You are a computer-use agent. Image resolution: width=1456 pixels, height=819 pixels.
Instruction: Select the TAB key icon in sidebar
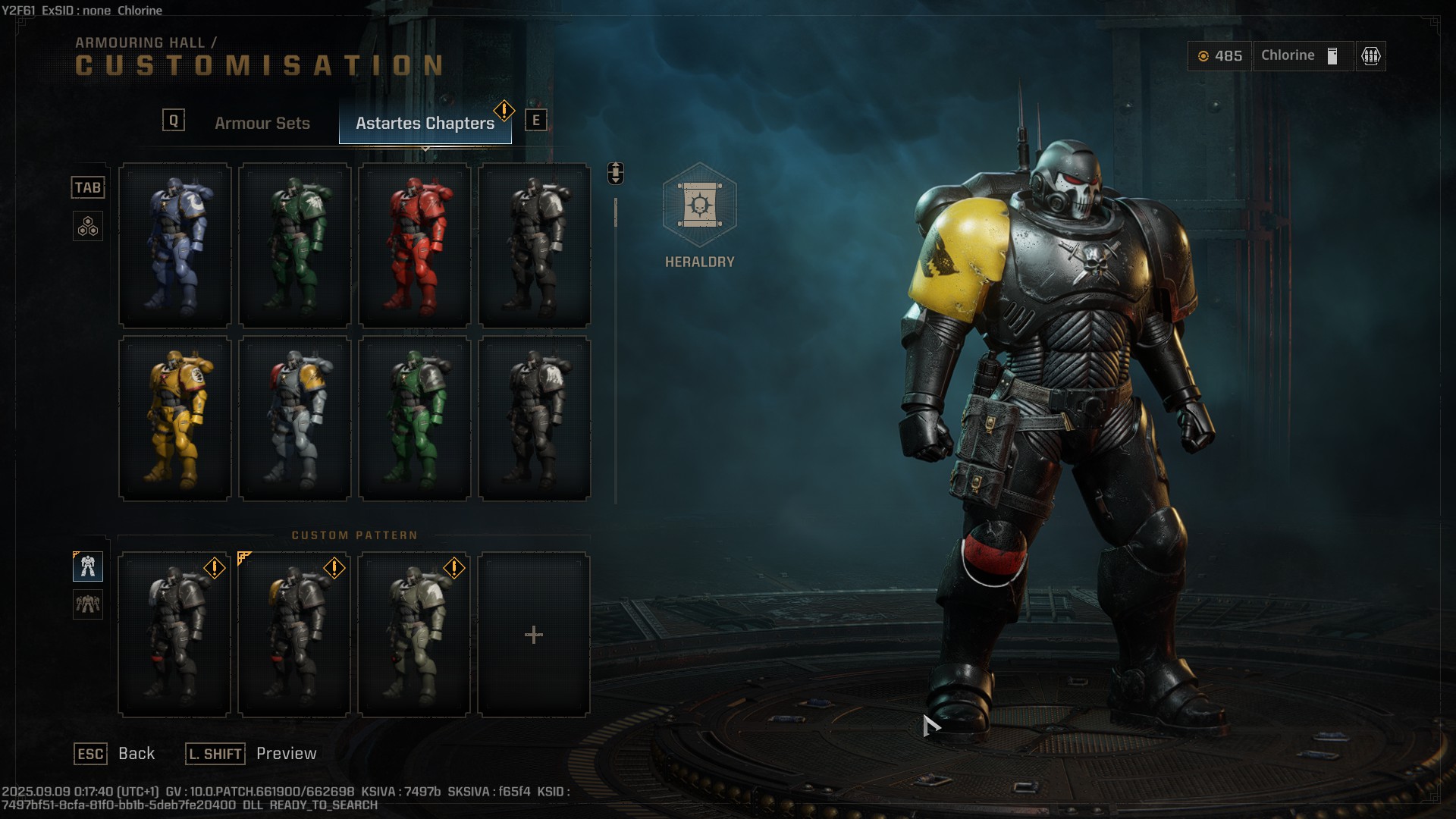[88, 187]
